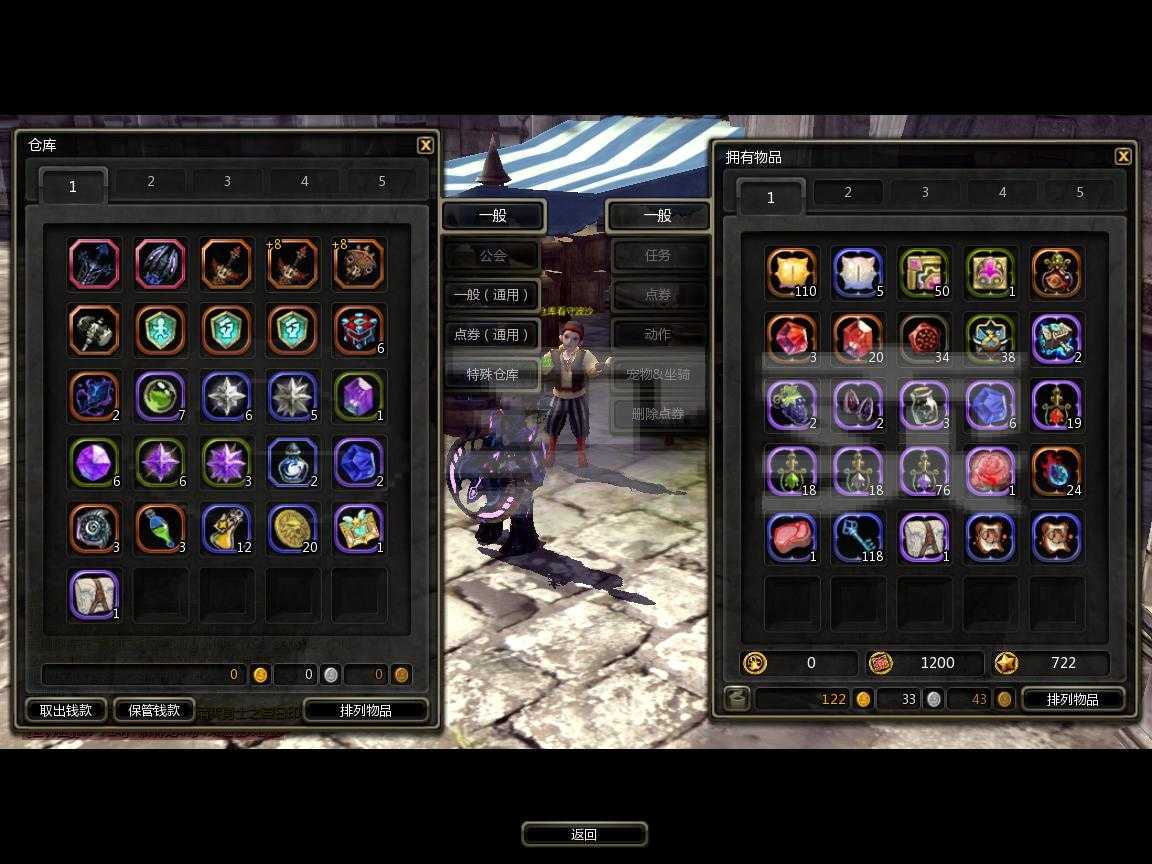Switch to 点券 (通用) warehouse category

coord(492,335)
